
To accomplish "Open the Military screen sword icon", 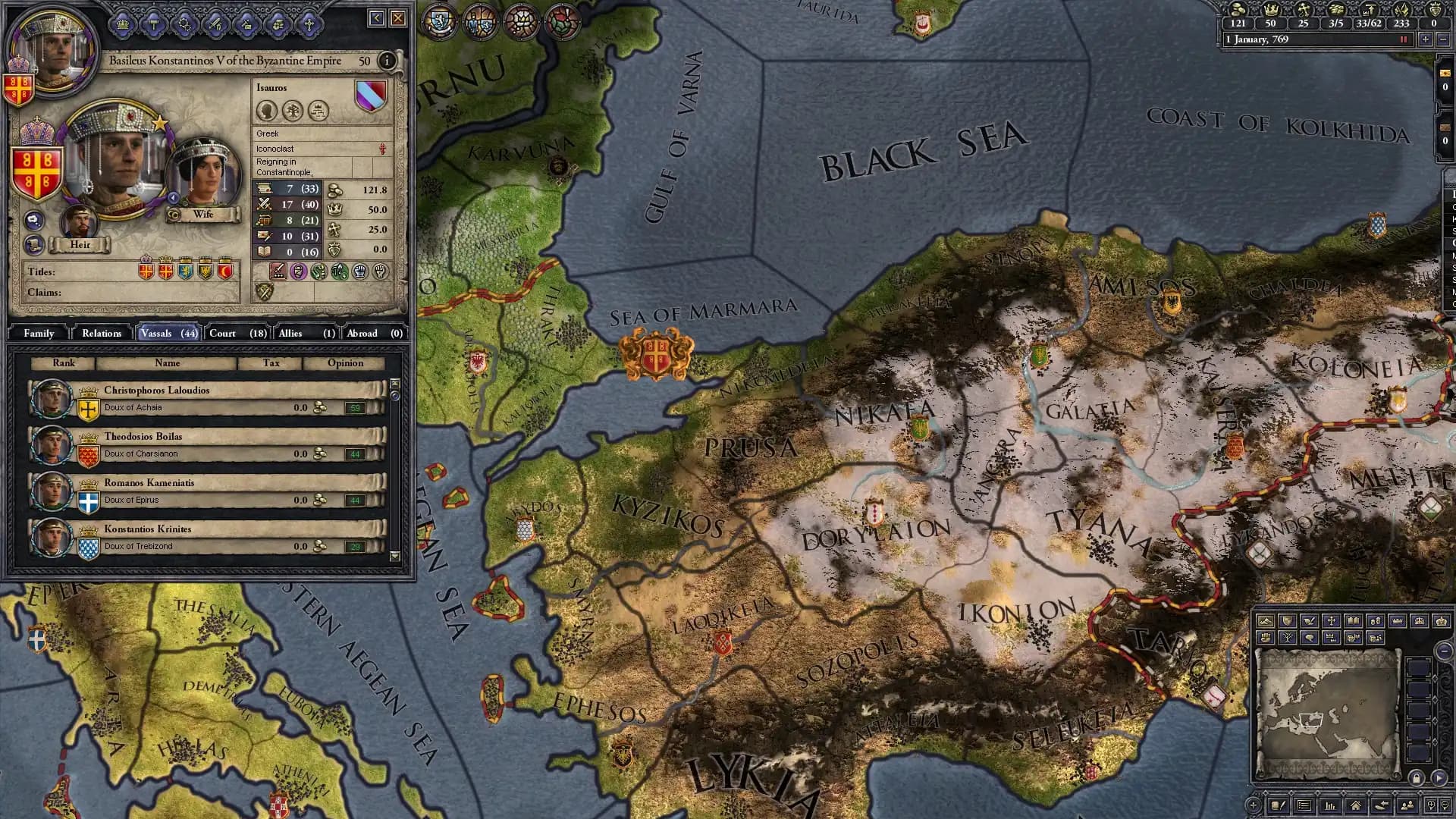I will pyautogui.click(x=215, y=24).
